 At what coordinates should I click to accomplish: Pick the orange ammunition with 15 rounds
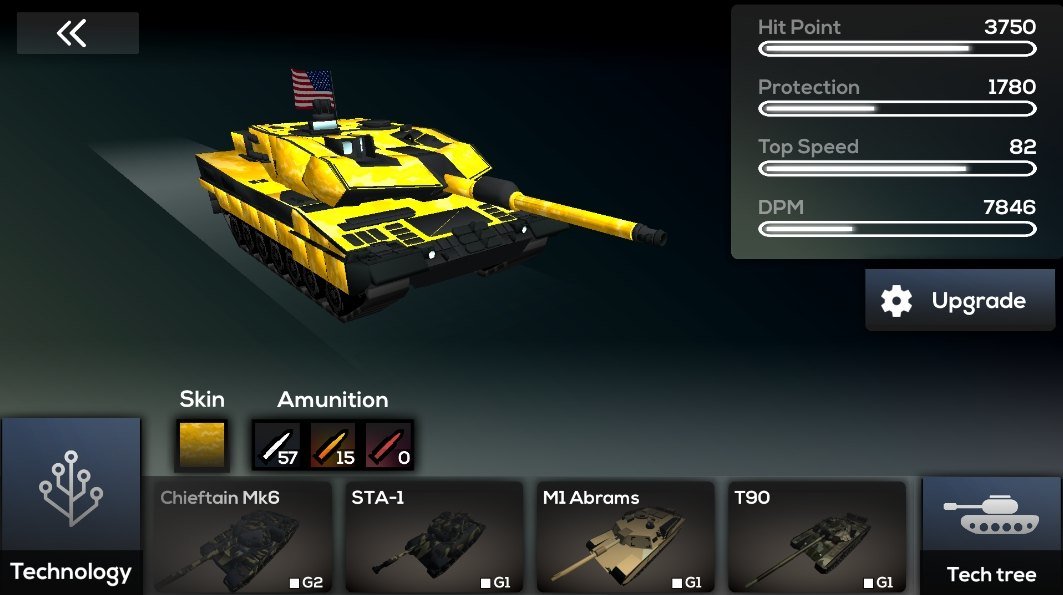tap(333, 445)
